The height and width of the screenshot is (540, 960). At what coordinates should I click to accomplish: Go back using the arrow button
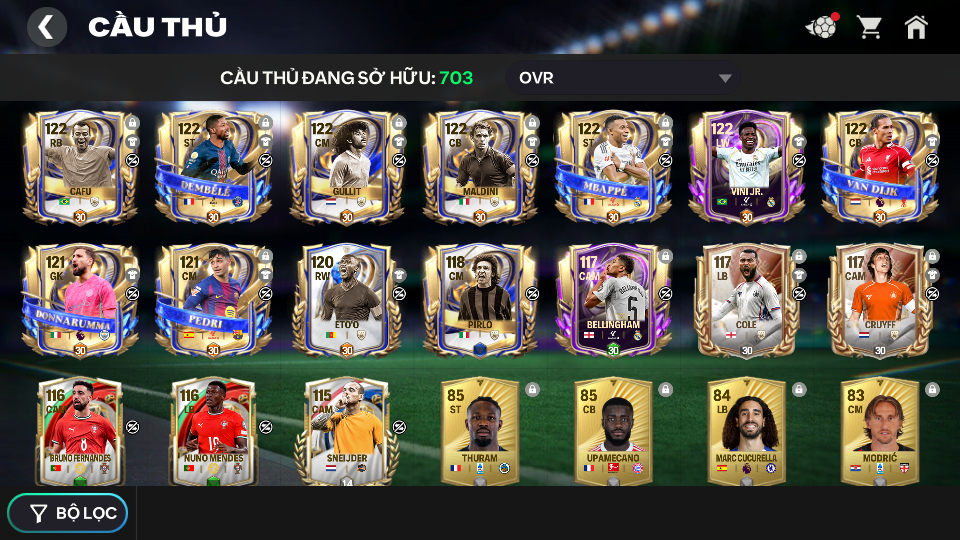pos(46,27)
